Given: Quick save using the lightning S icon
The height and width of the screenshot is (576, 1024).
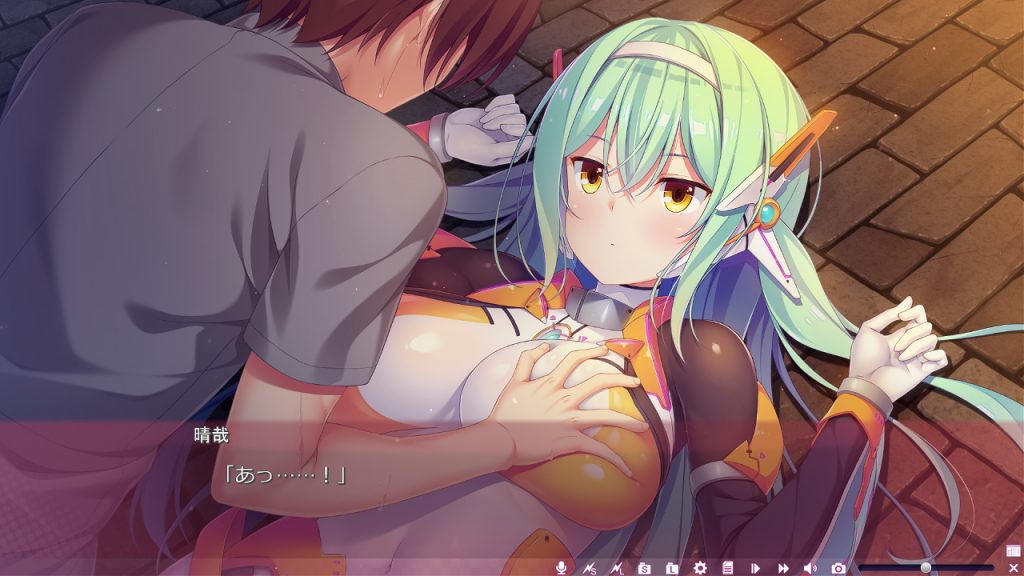Looking at the screenshot, I should 590,568.
